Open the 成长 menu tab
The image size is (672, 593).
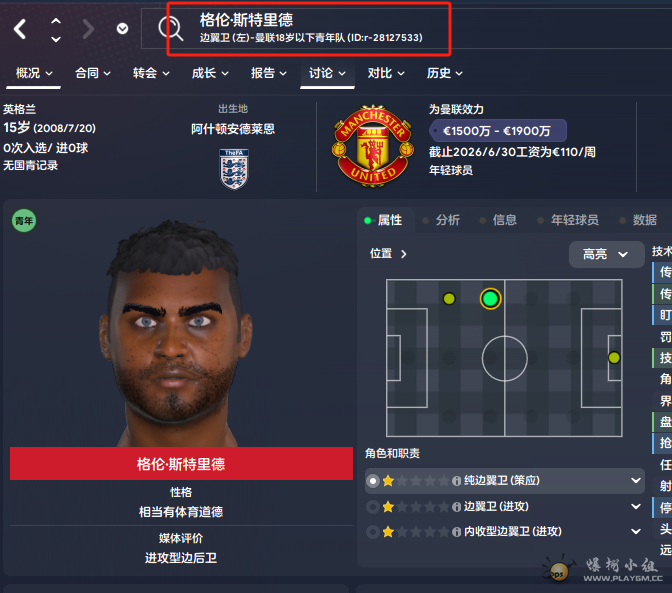click(209, 73)
